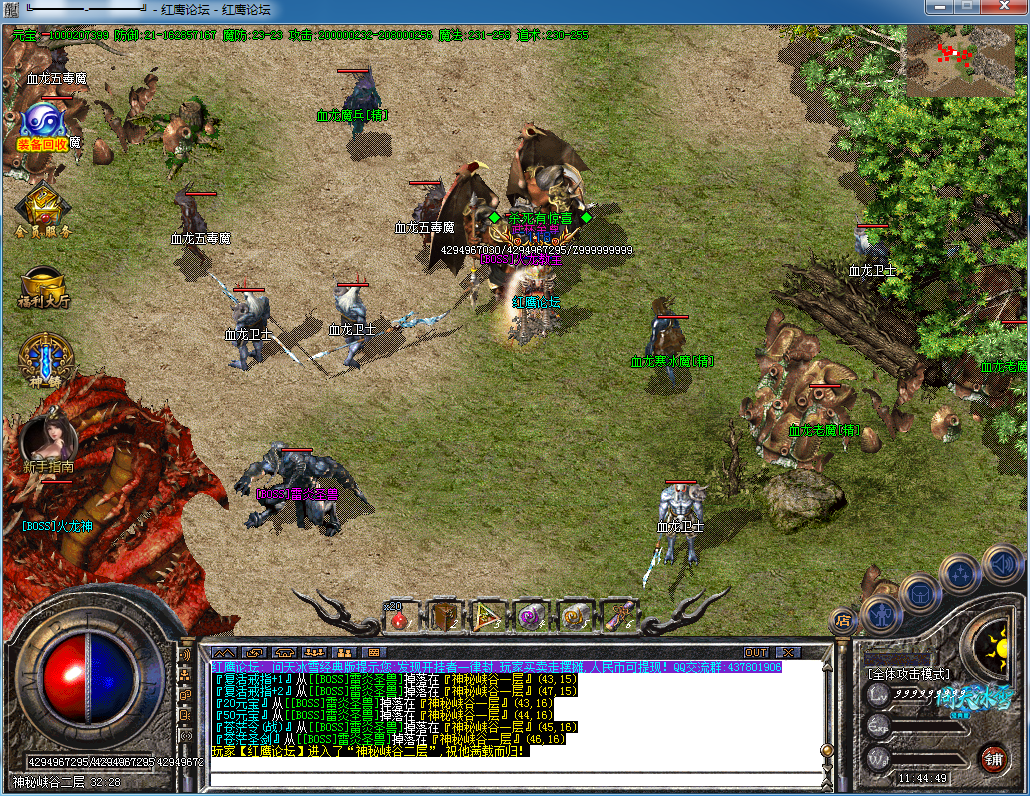Viewport: 1030px width, 796px height.
Task: Select the brown book in hotbar slot 2
Action: [444, 615]
